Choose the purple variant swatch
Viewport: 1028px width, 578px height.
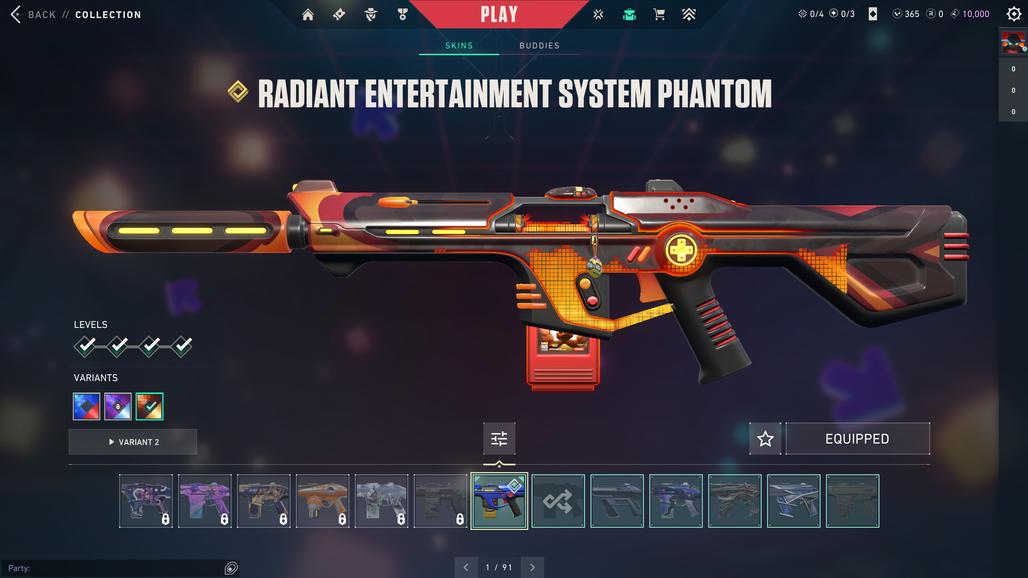[118, 406]
